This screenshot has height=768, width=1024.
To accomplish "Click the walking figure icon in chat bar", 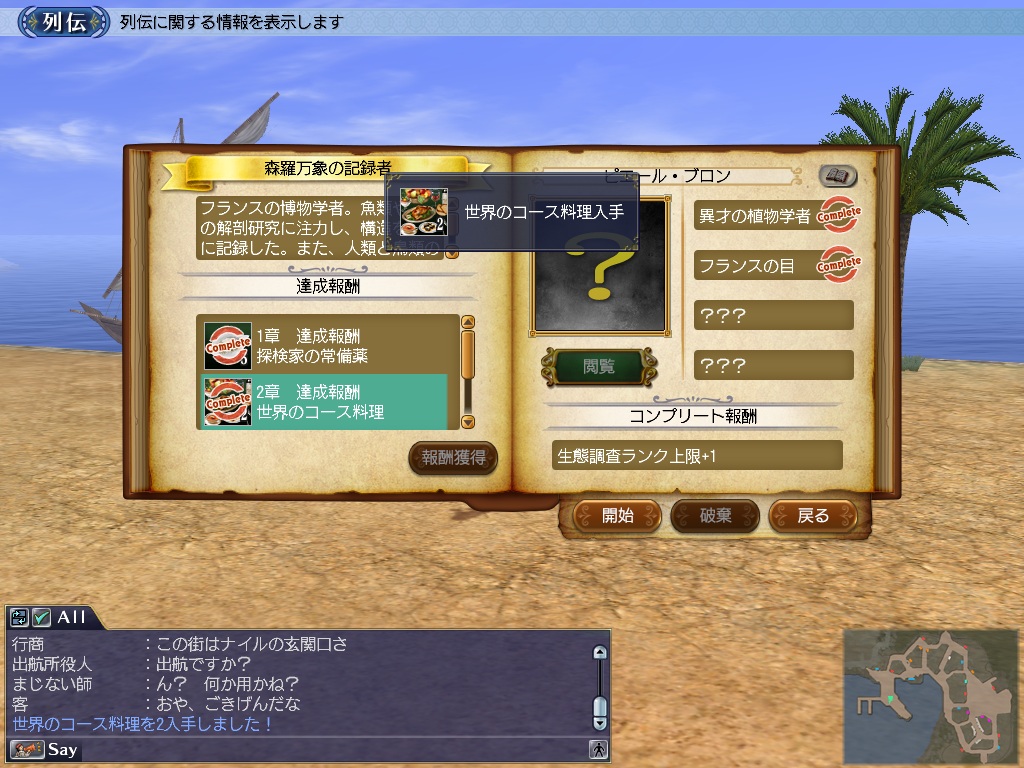I will point(598,749).
